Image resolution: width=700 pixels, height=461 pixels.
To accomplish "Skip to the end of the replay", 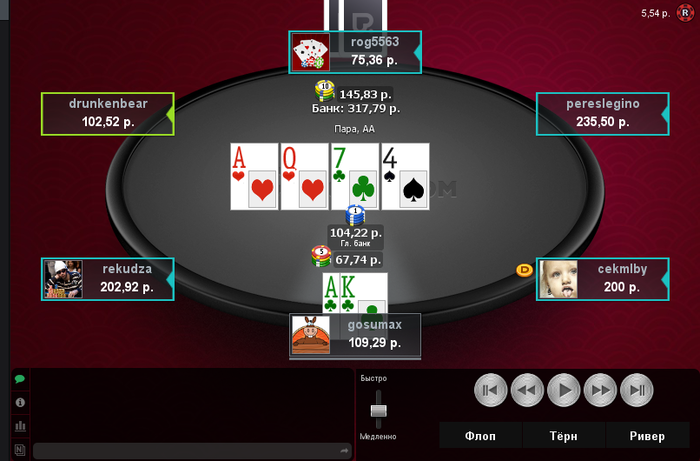I will point(637,389).
